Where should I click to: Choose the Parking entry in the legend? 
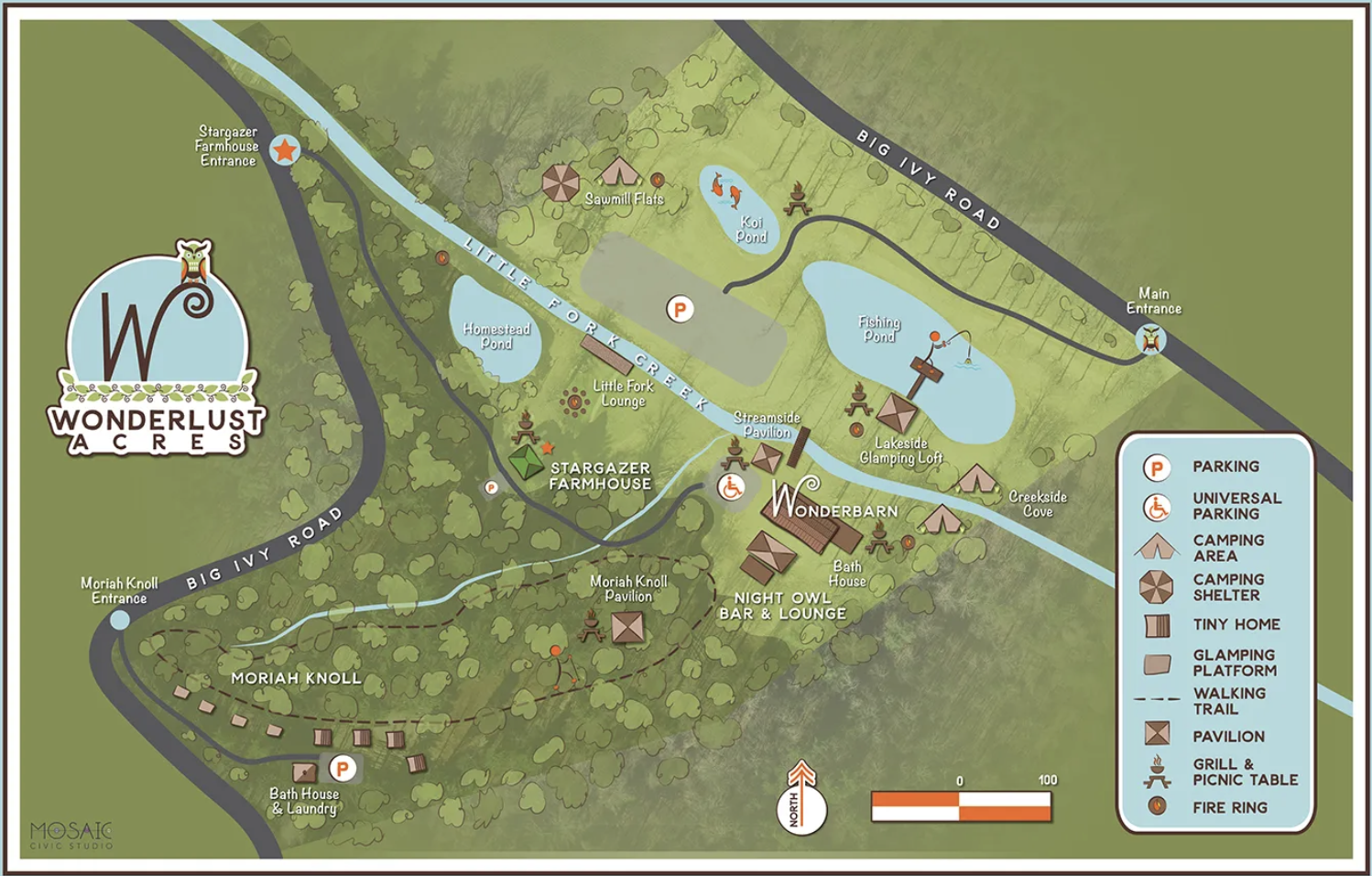pyautogui.click(x=1225, y=467)
